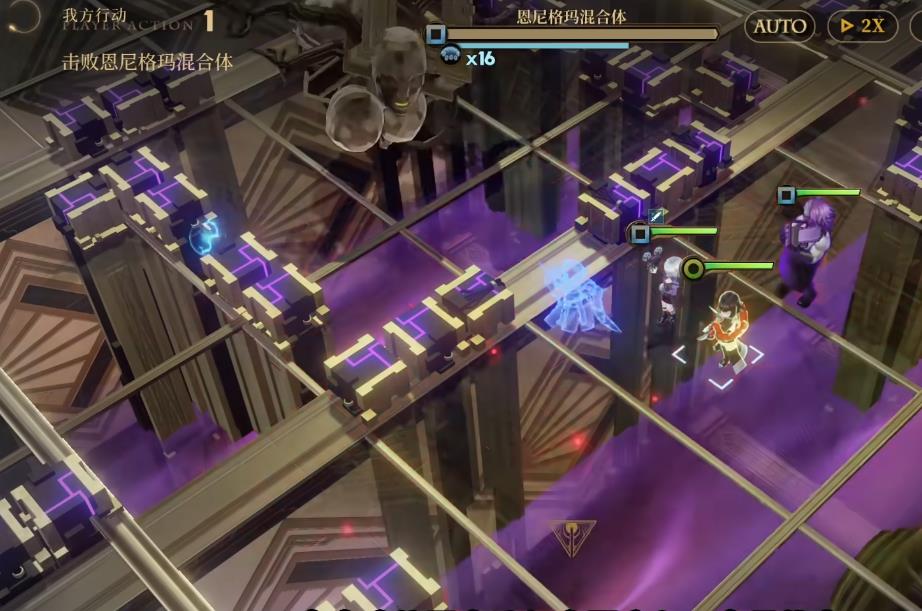Select the unit inside the white selection brackets
The width and height of the screenshot is (922, 611).
tap(722, 335)
